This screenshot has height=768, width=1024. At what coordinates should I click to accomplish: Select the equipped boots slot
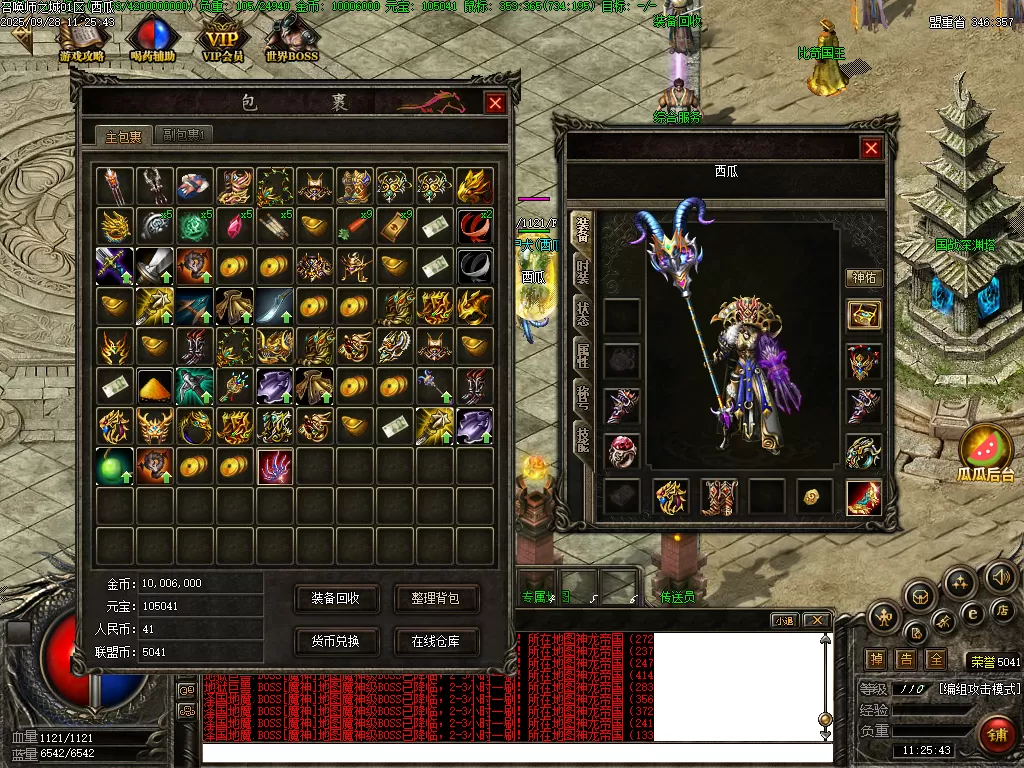[x=718, y=496]
